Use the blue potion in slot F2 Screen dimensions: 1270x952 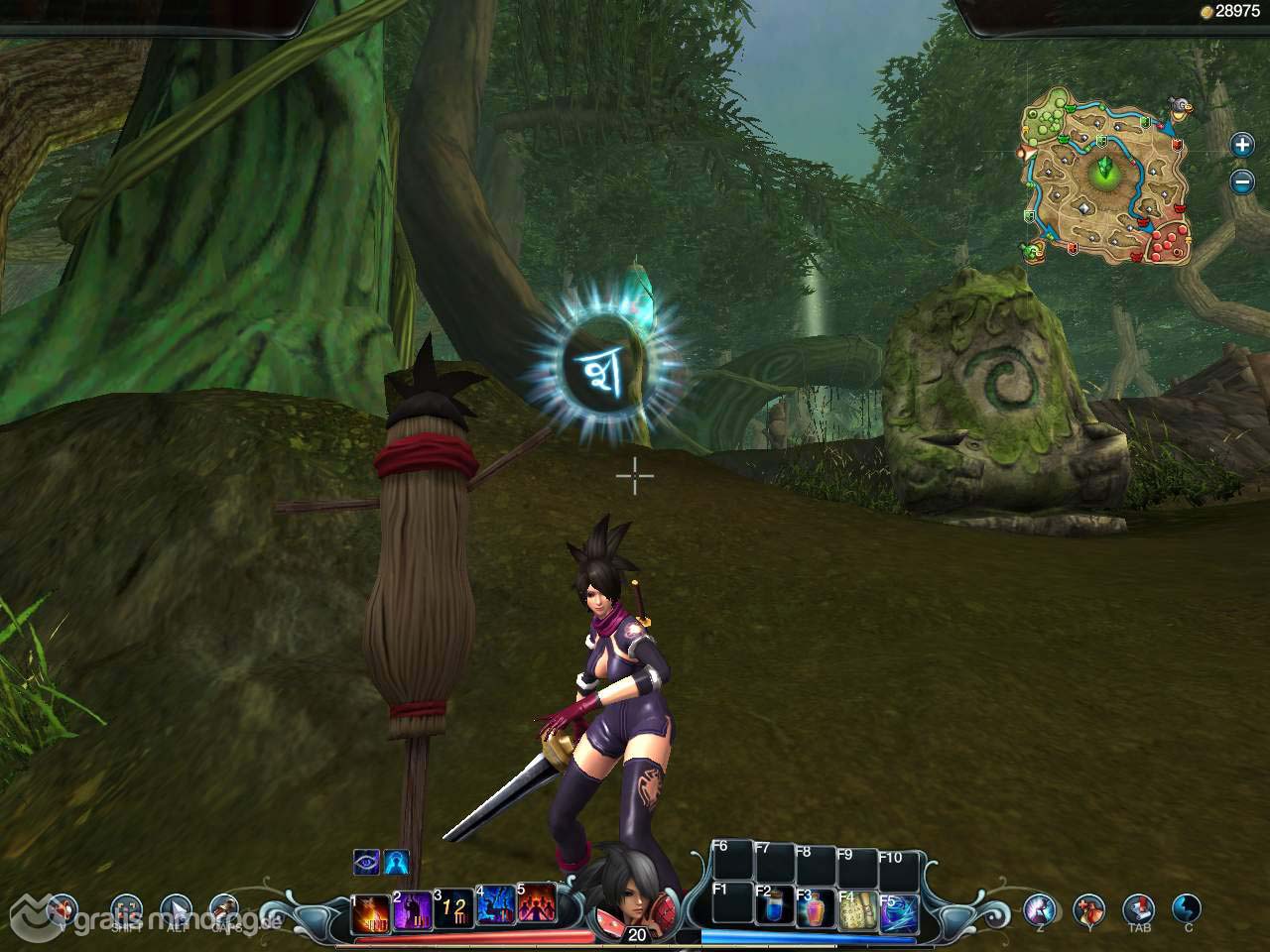click(x=774, y=906)
